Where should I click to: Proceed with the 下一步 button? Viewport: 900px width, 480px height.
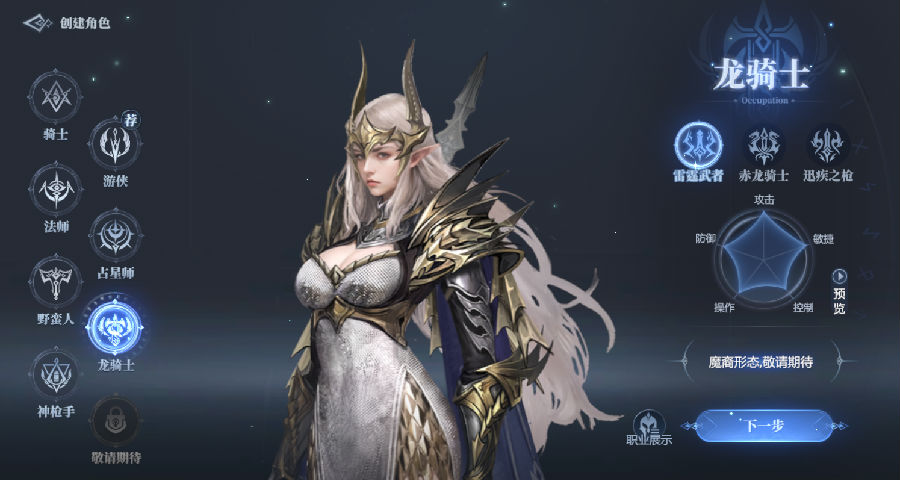762,426
